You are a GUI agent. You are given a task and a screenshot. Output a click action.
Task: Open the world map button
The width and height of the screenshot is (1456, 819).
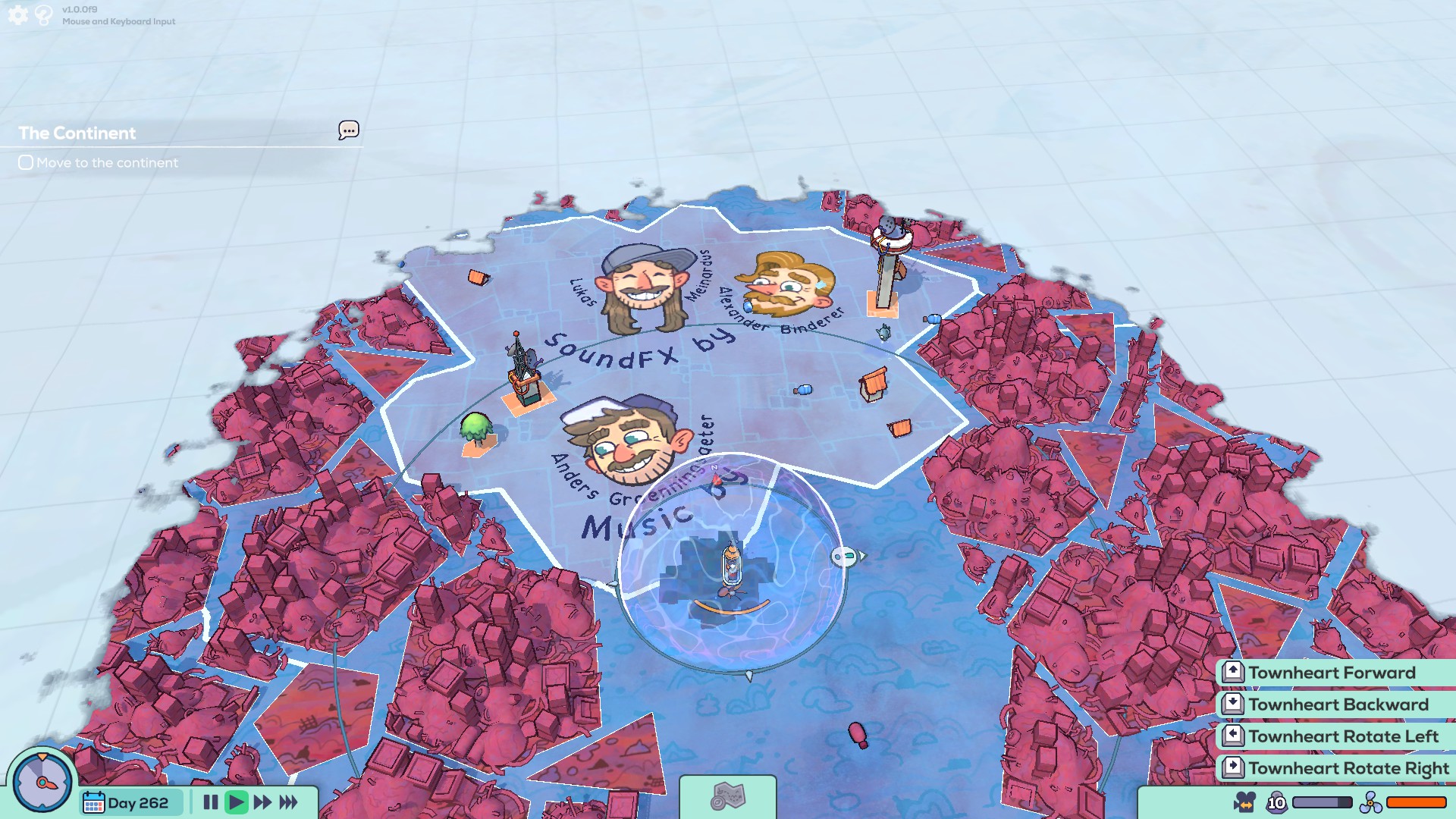(x=727, y=797)
